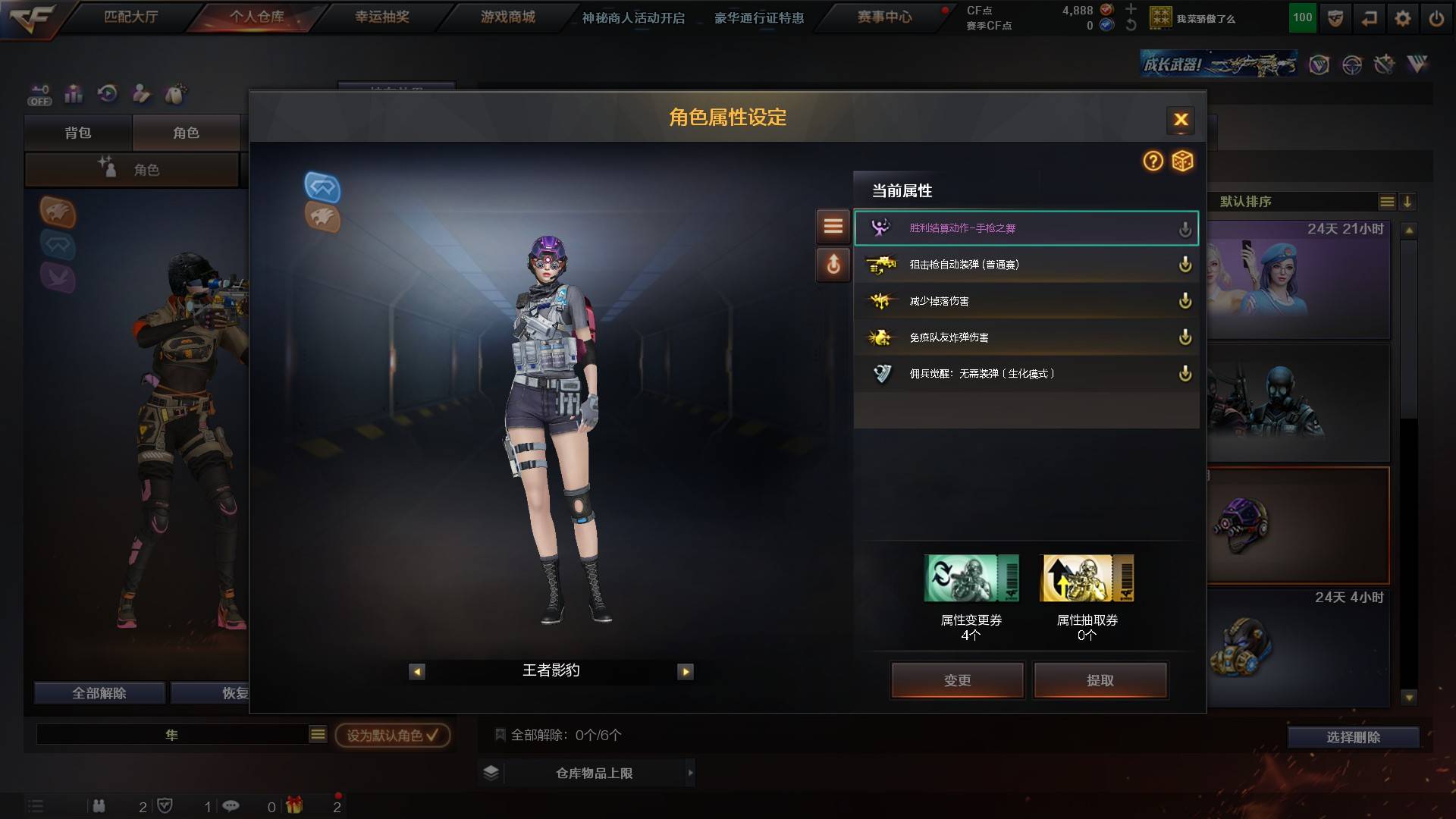Click the 属性变更券 ticket thumbnail
Image resolution: width=1456 pixels, height=819 pixels.
(x=971, y=578)
